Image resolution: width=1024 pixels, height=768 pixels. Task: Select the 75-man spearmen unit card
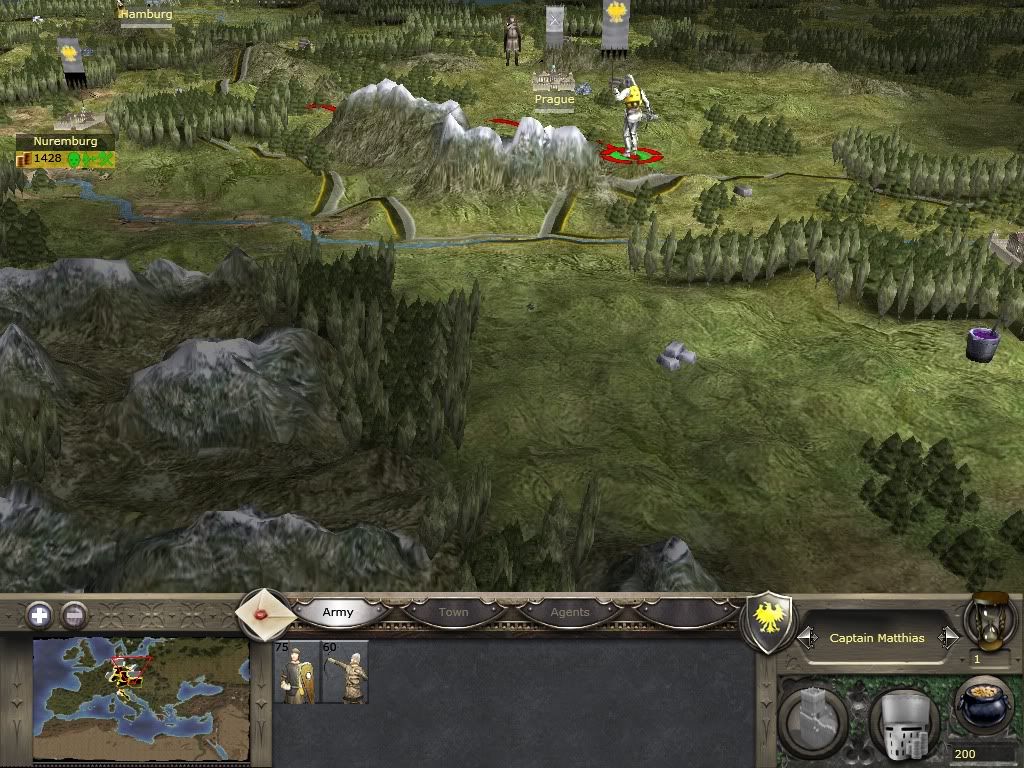[x=295, y=672]
